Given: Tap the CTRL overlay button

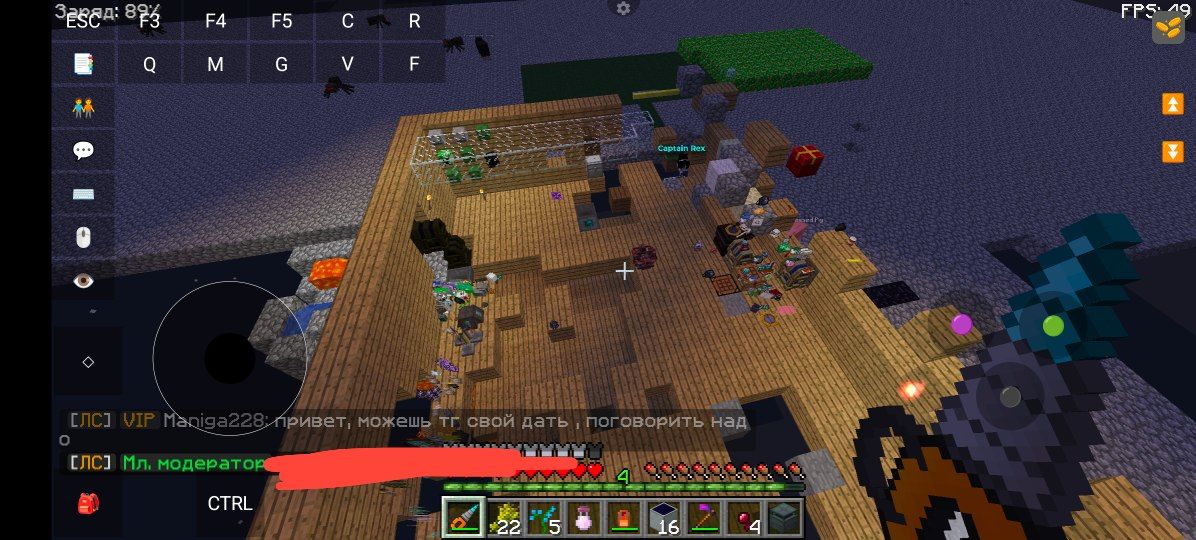Looking at the screenshot, I should point(230,503).
